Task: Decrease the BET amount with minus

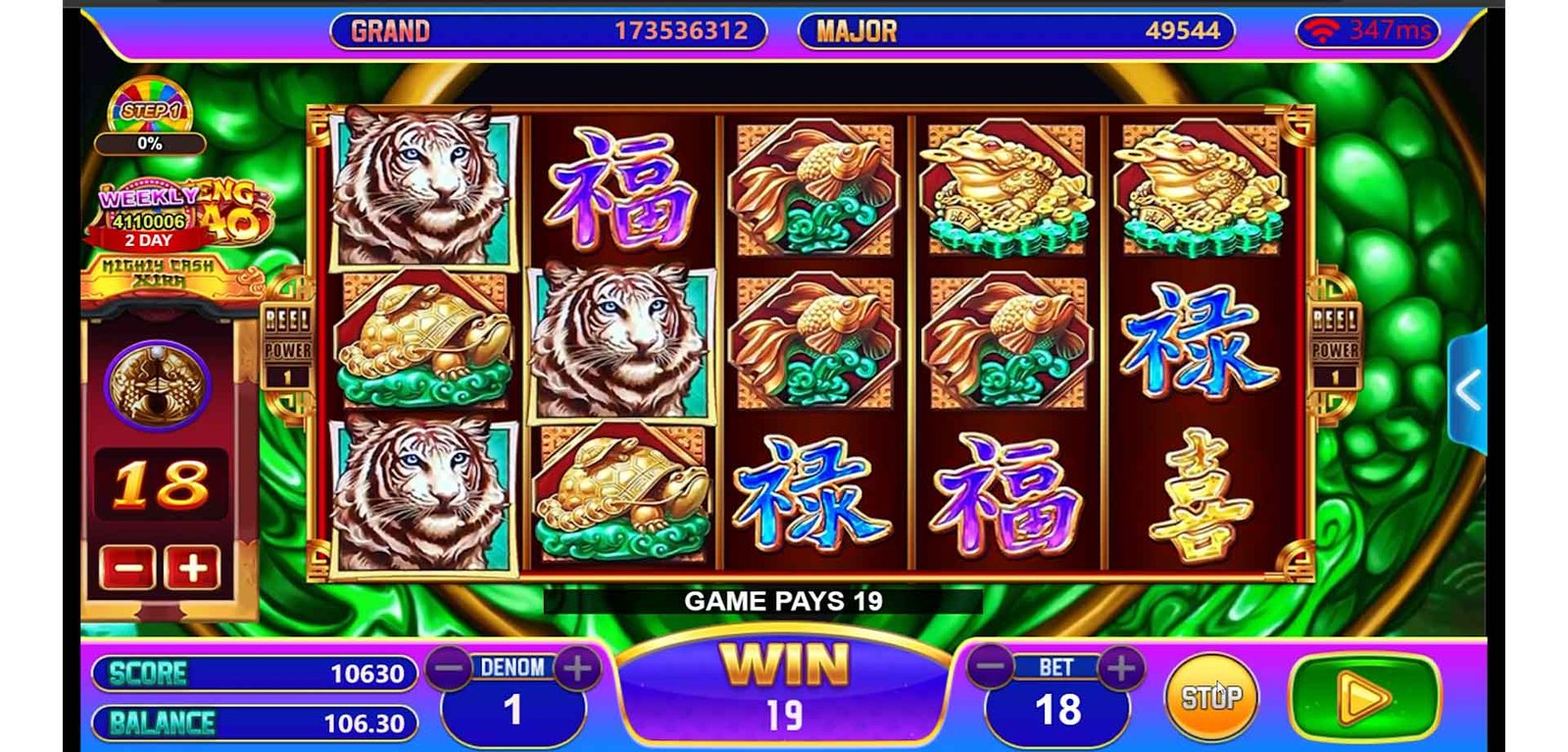Action: [991, 668]
